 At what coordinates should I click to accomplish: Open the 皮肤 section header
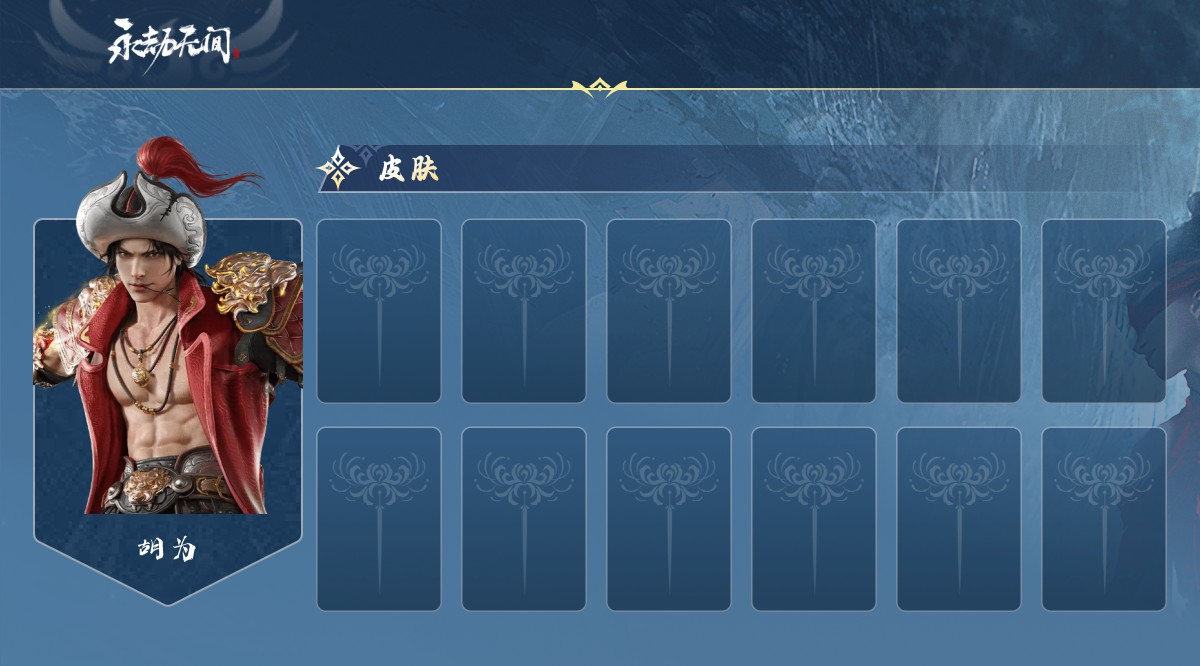click(x=408, y=170)
